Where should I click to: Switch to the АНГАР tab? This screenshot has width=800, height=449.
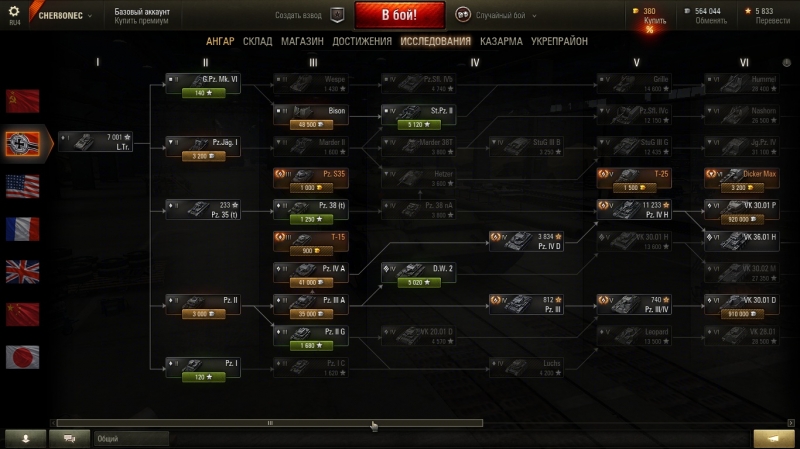tap(220, 42)
